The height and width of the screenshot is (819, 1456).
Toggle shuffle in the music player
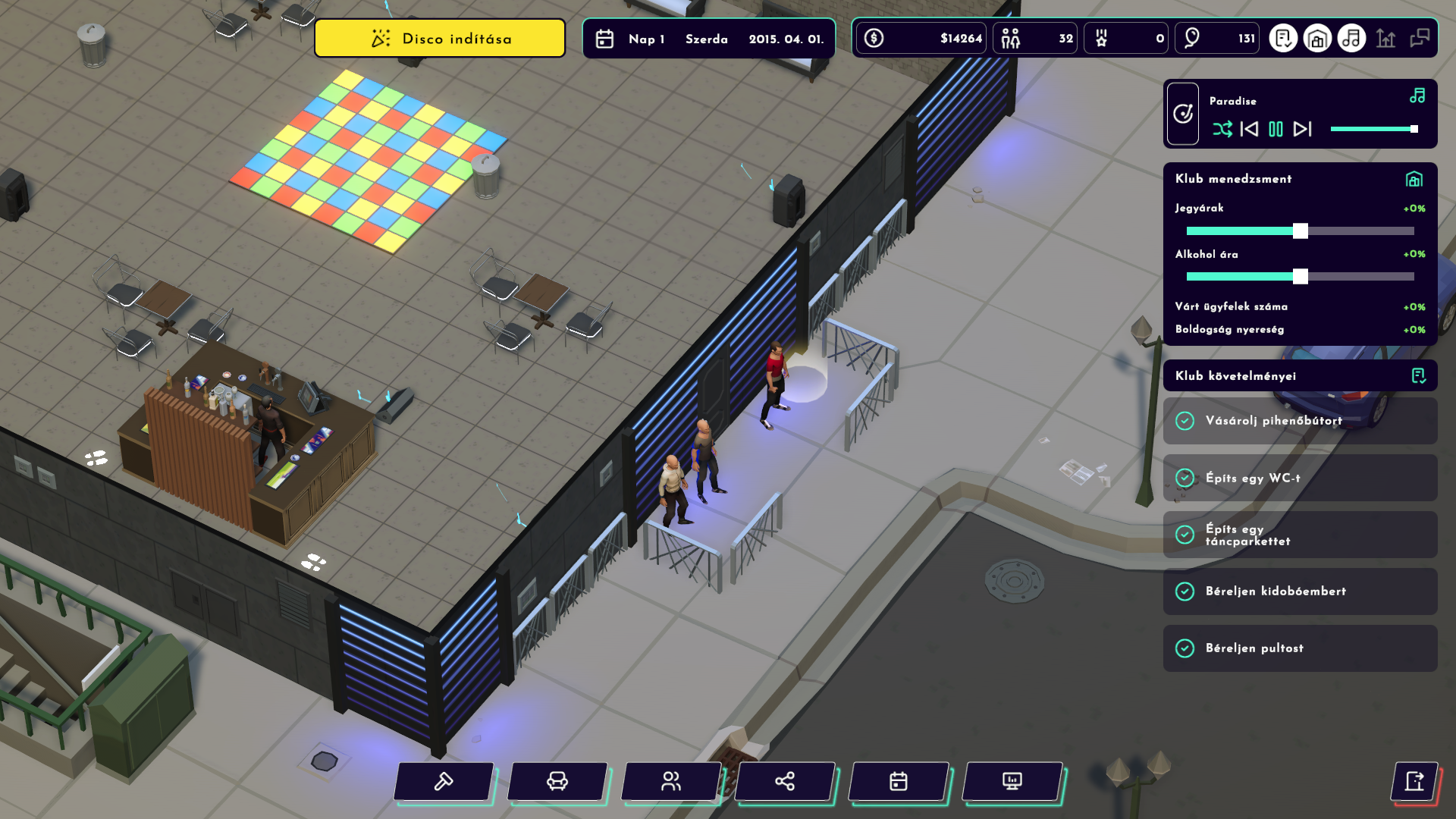pyautogui.click(x=1222, y=129)
